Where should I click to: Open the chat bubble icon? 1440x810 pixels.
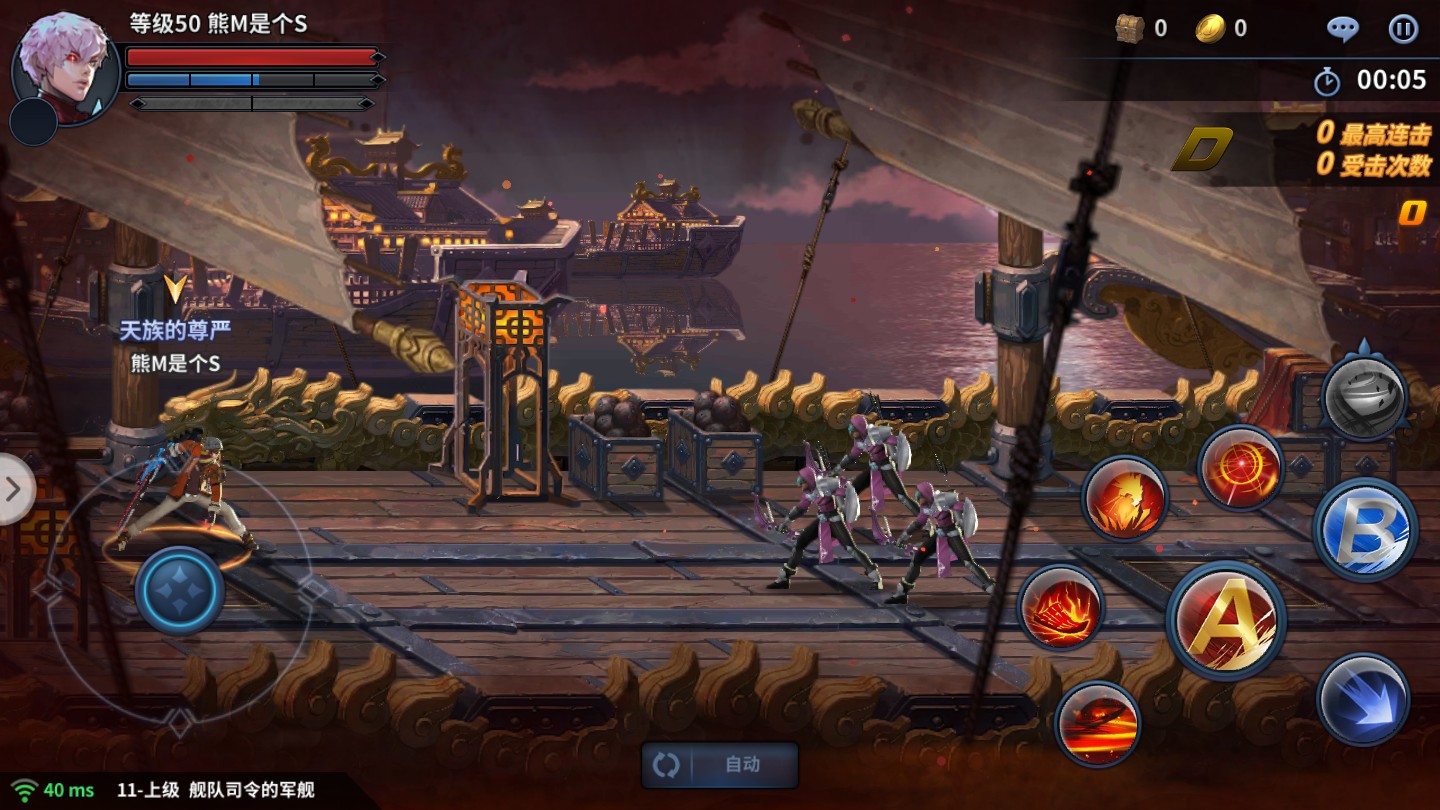[x=1342, y=29]
